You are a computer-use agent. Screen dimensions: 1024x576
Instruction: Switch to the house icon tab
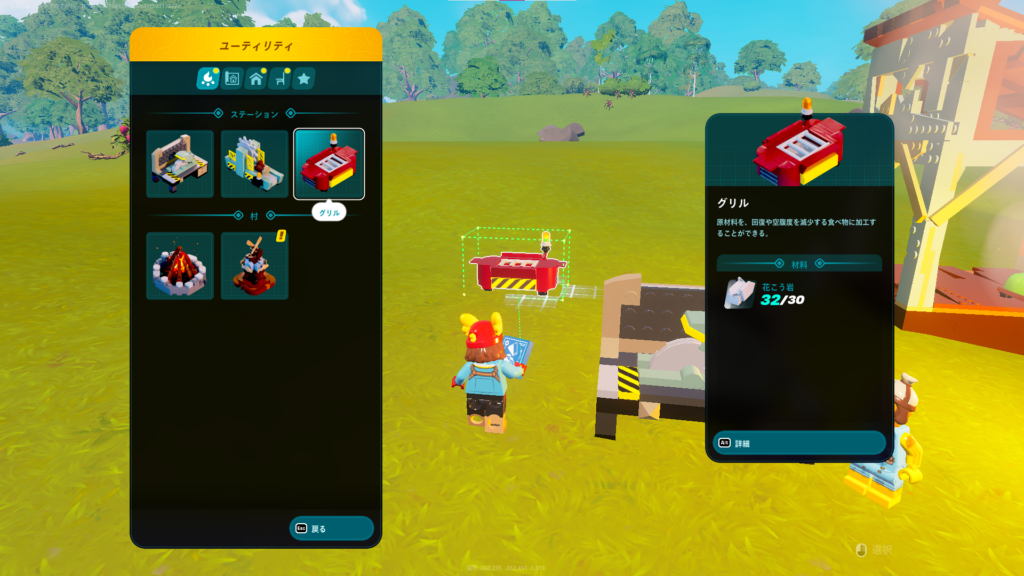(256, 78)
